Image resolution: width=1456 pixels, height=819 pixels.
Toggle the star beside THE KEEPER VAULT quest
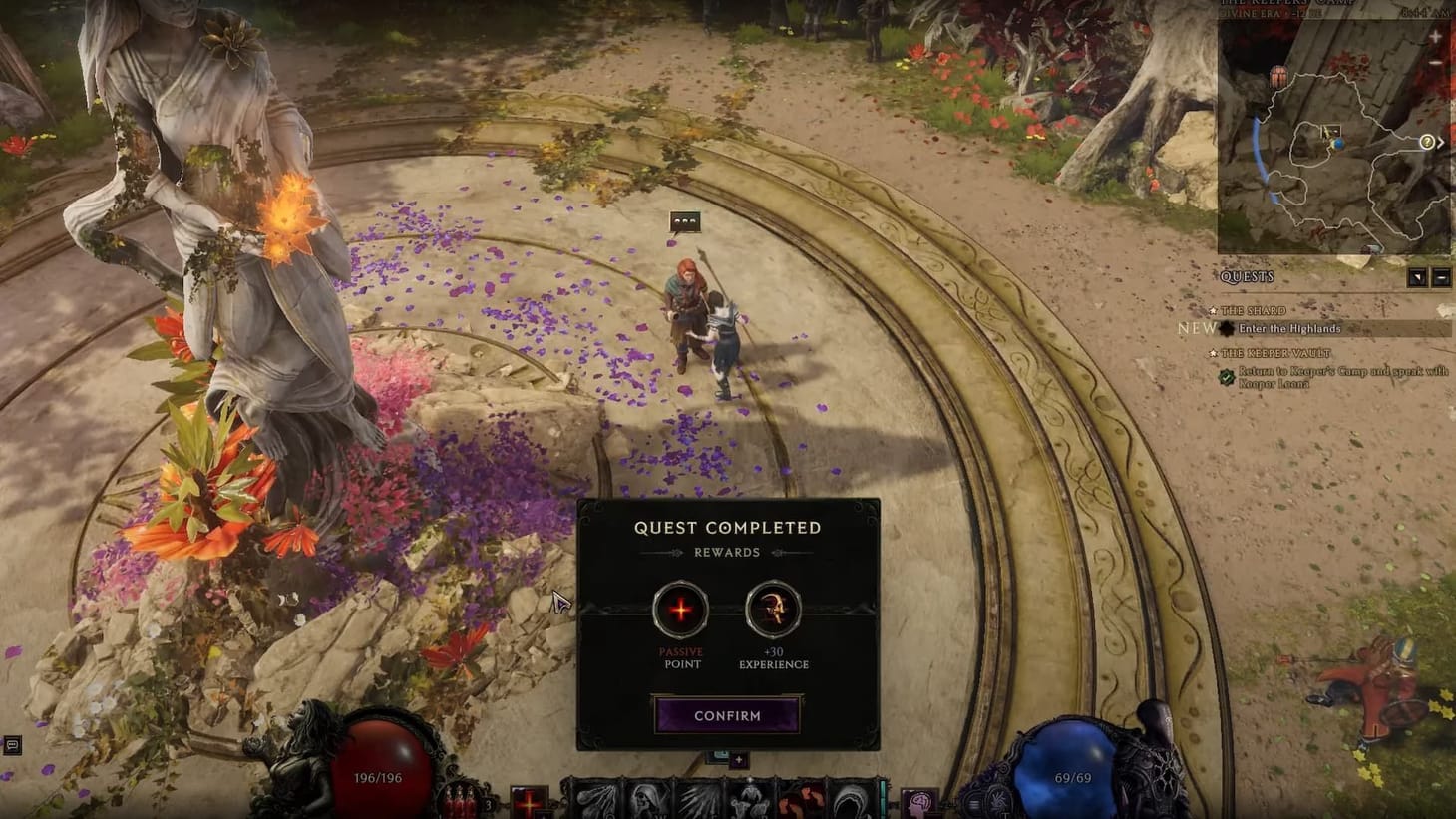point(1214,353)
